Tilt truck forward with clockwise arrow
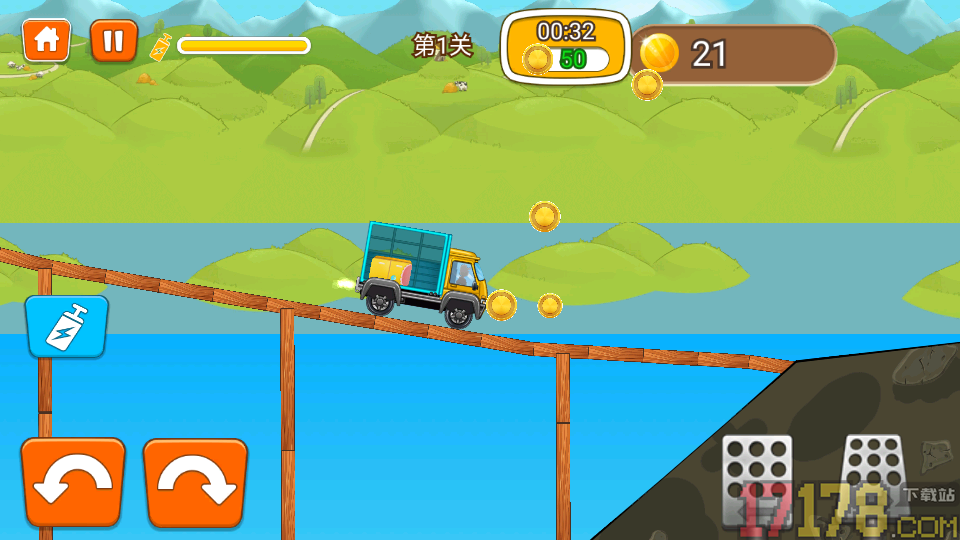This screenshot has width=960, height=540. click(x=195, y=483)
